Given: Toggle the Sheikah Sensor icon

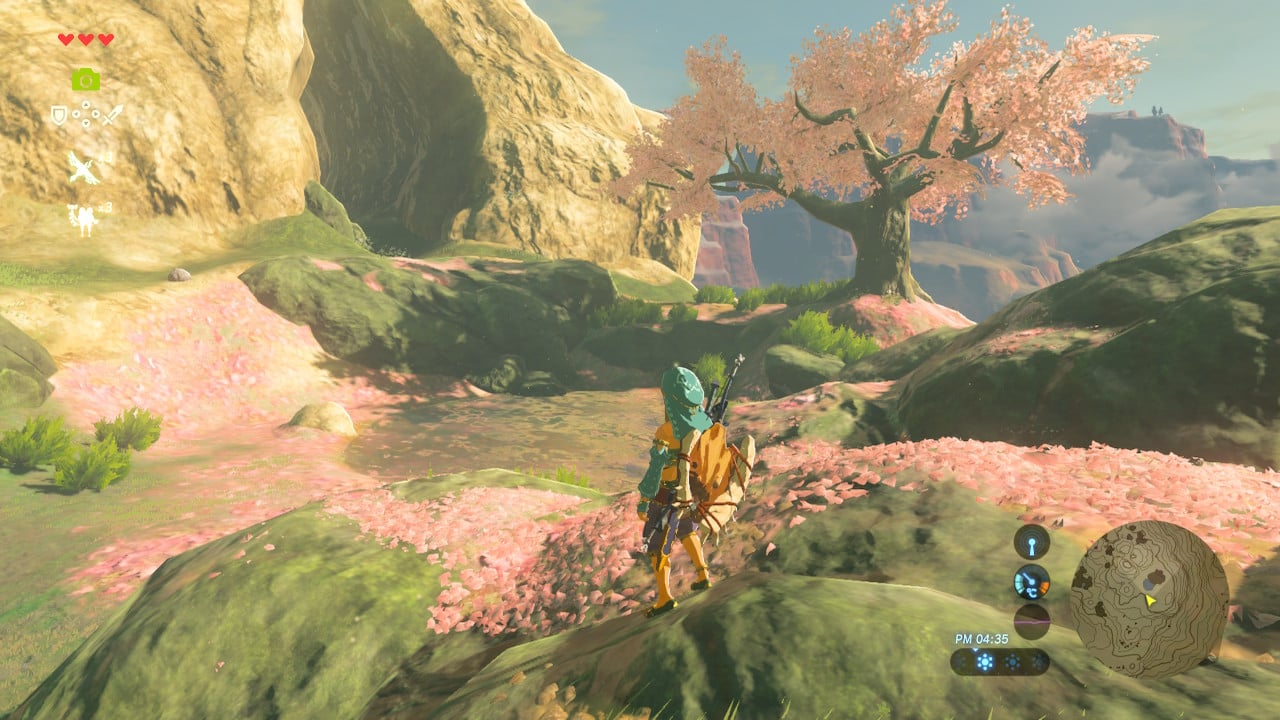Looking at the screenshot, I should click(x=1031, y=542).
